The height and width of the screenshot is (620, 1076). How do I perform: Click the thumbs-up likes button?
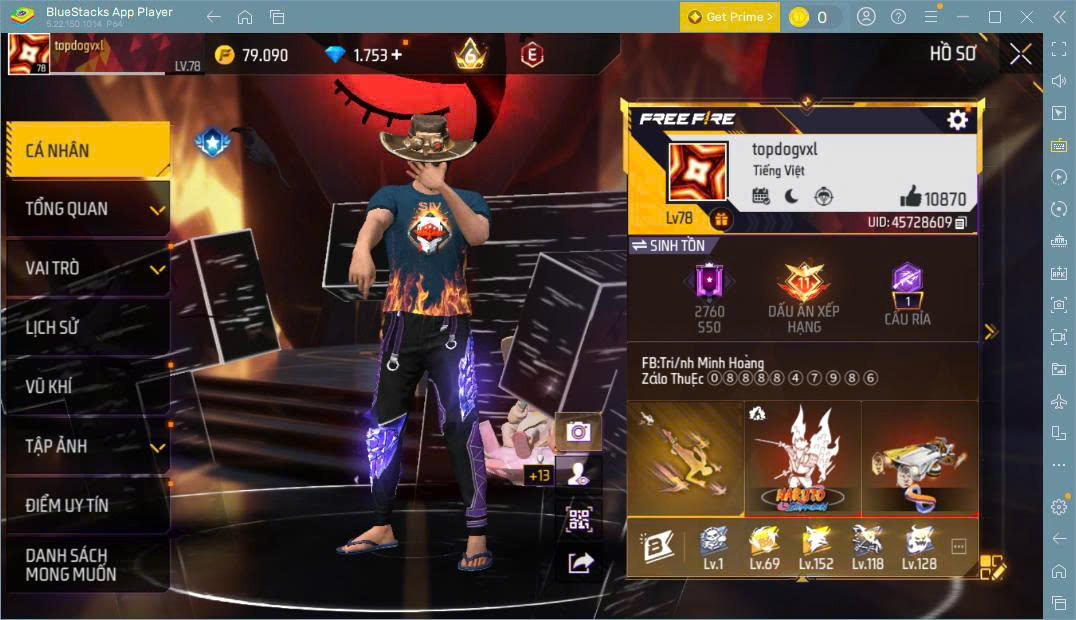(x=910, y=197)
